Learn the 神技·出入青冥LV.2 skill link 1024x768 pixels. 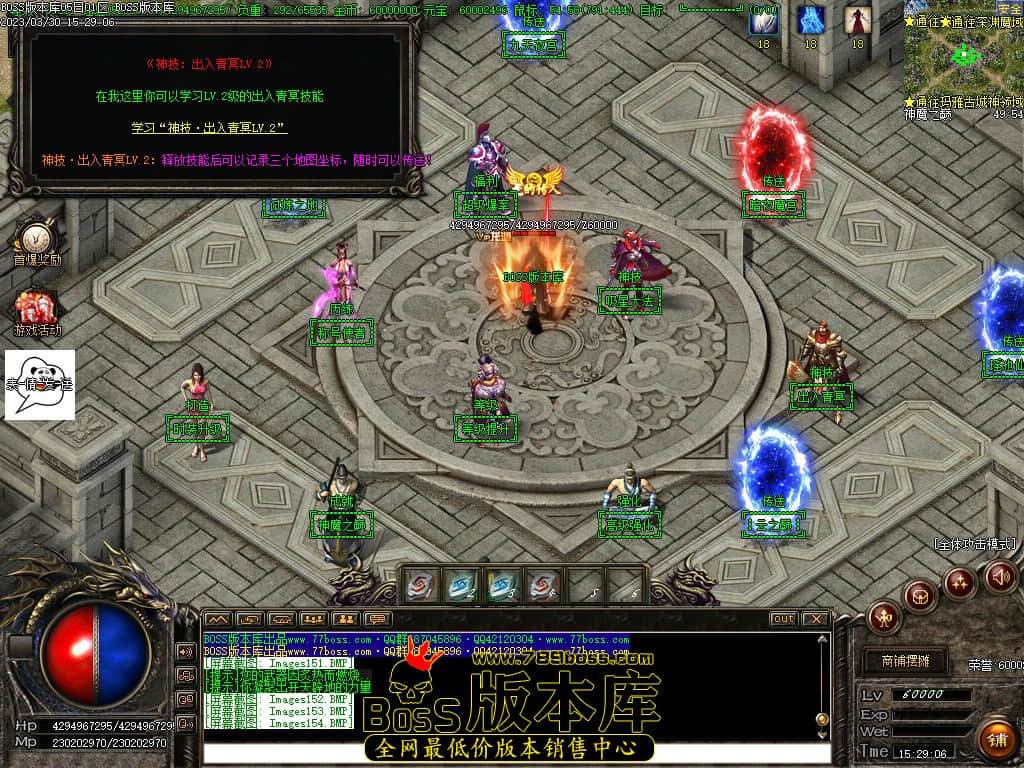click(209, 128)
